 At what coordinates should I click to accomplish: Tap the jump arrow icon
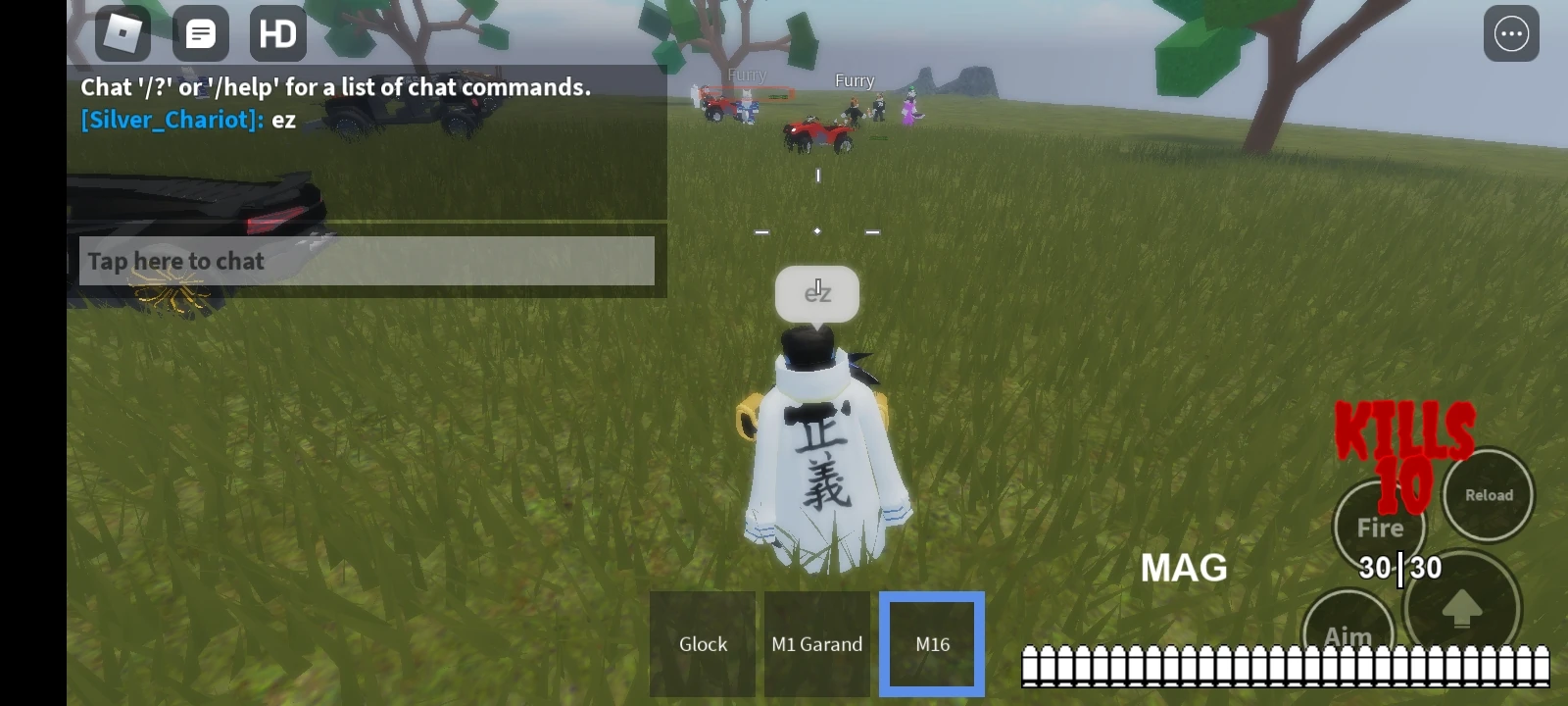tap(1463, 609)
